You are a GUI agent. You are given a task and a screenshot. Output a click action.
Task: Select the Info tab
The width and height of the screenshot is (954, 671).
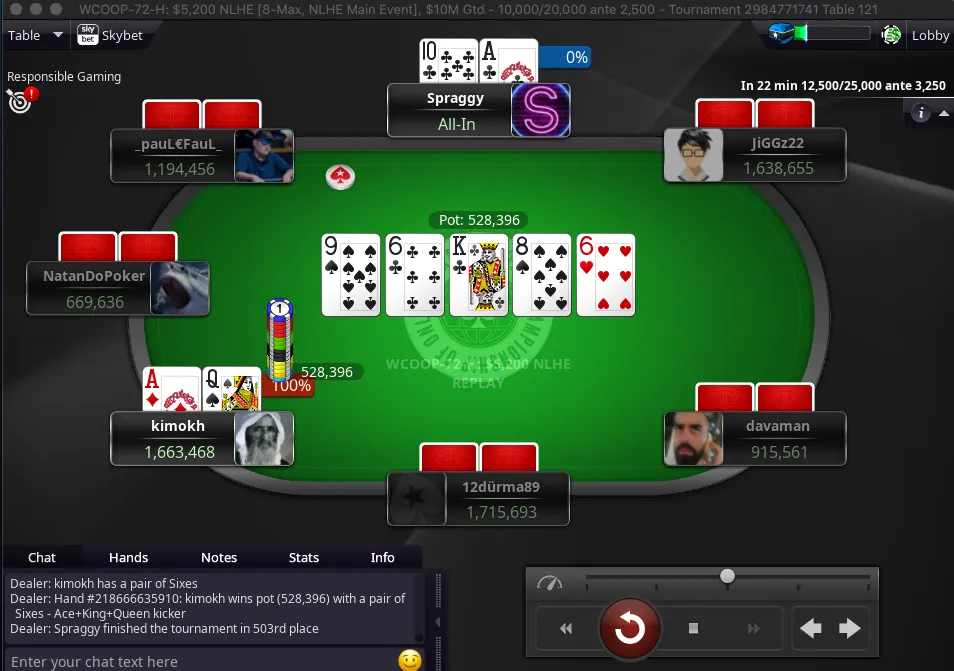pyautogui.click(x=383, y=557)
